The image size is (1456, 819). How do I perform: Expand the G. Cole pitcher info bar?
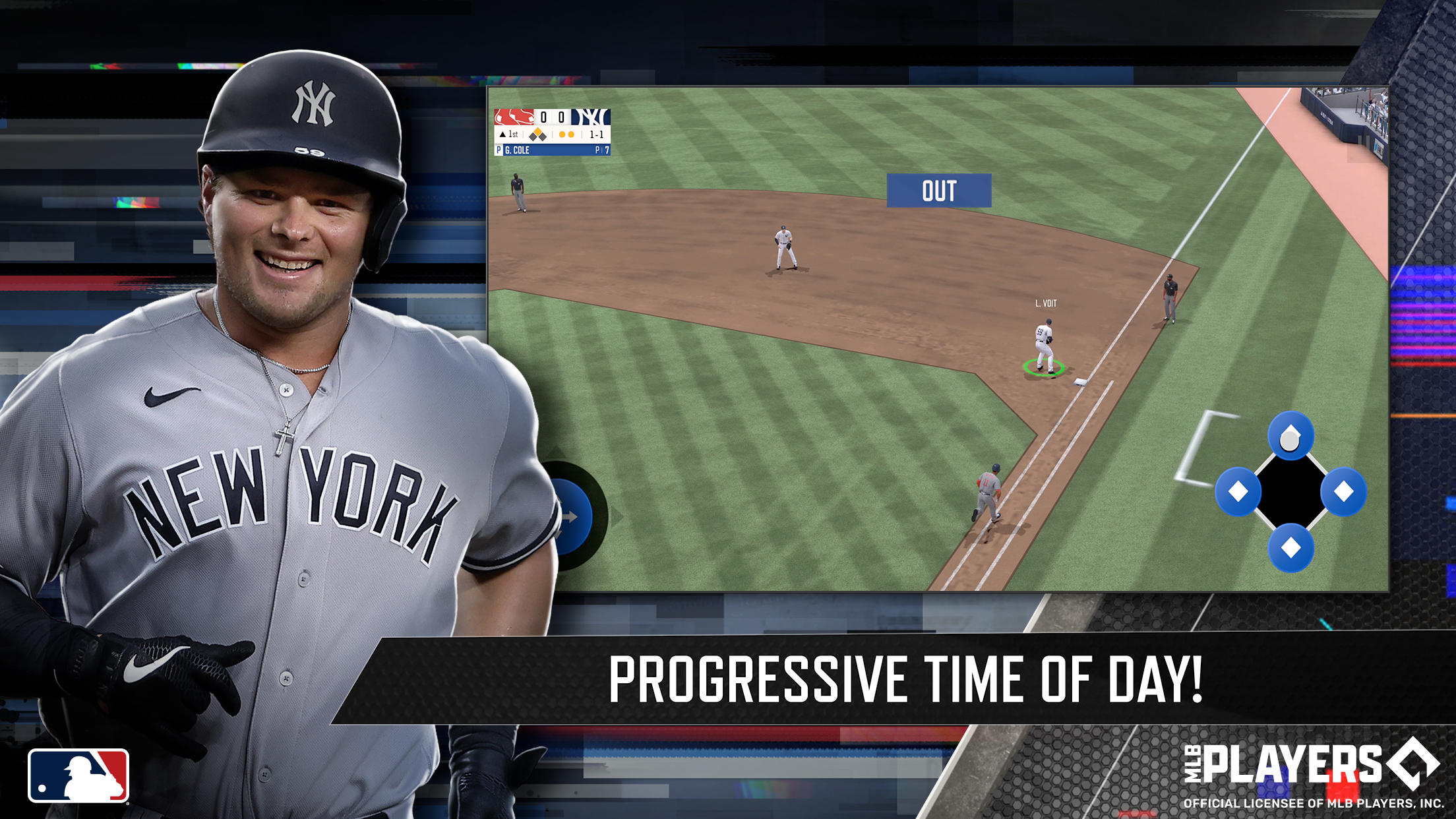coord(528,150)
